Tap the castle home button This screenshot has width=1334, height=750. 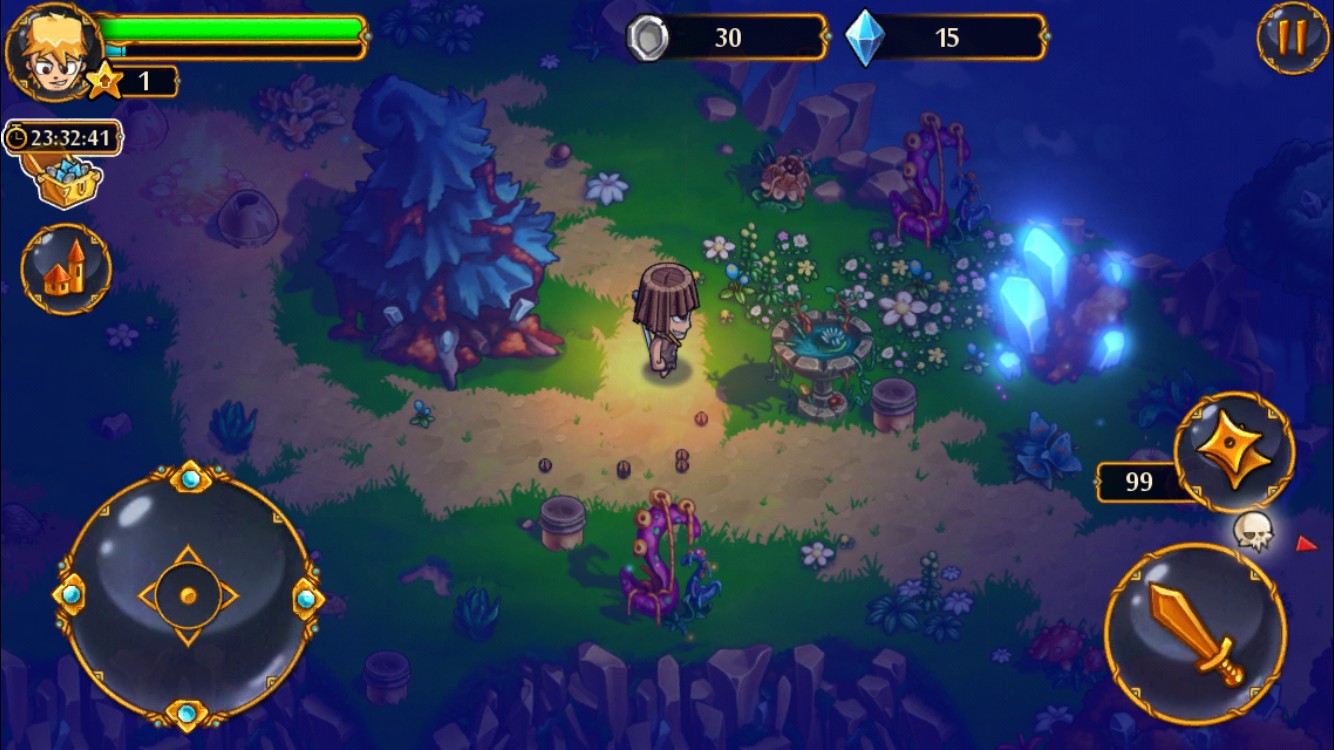coord(66,269)
